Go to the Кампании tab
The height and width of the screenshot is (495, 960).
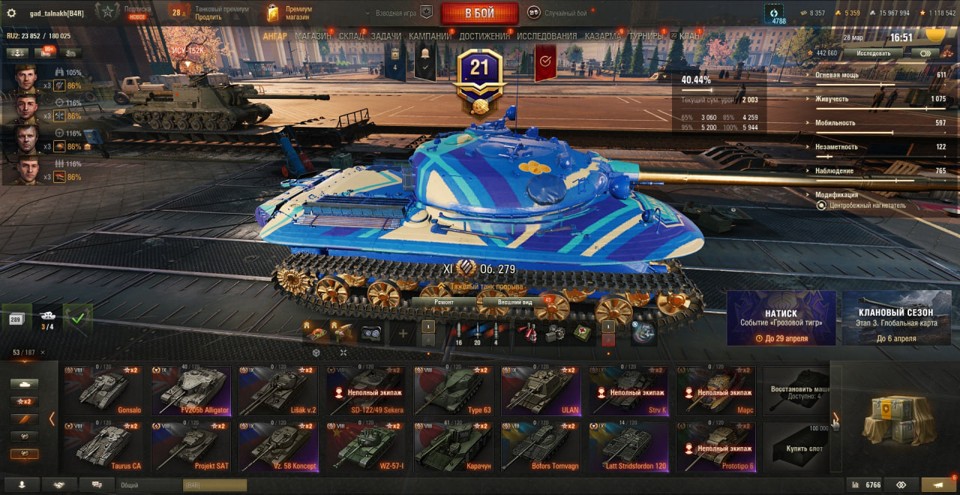coord(429,36)
